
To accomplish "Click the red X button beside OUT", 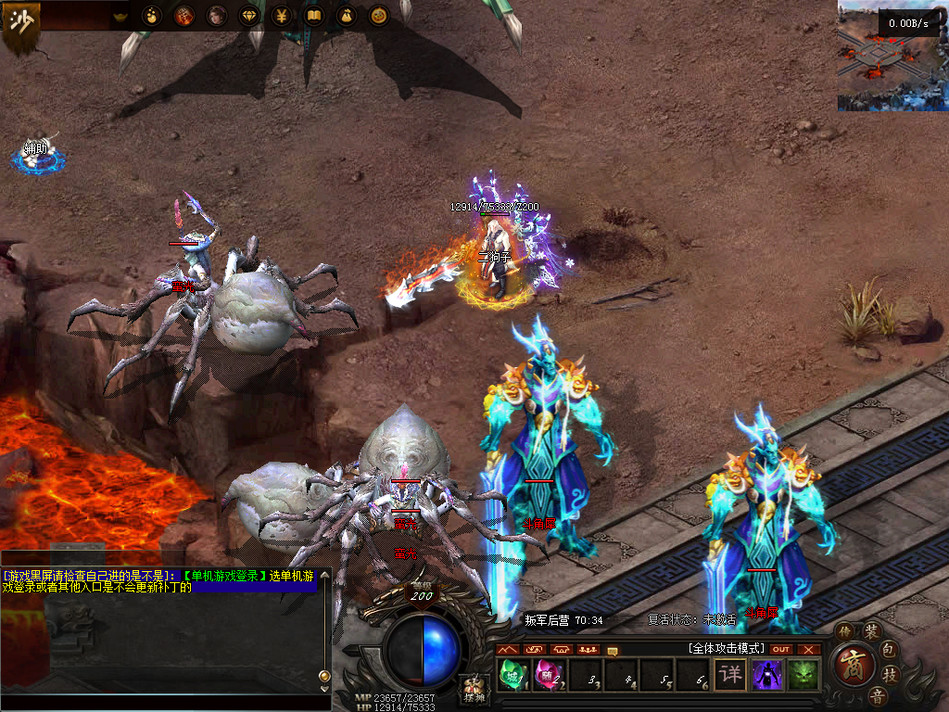I will [x=808, y=649].
